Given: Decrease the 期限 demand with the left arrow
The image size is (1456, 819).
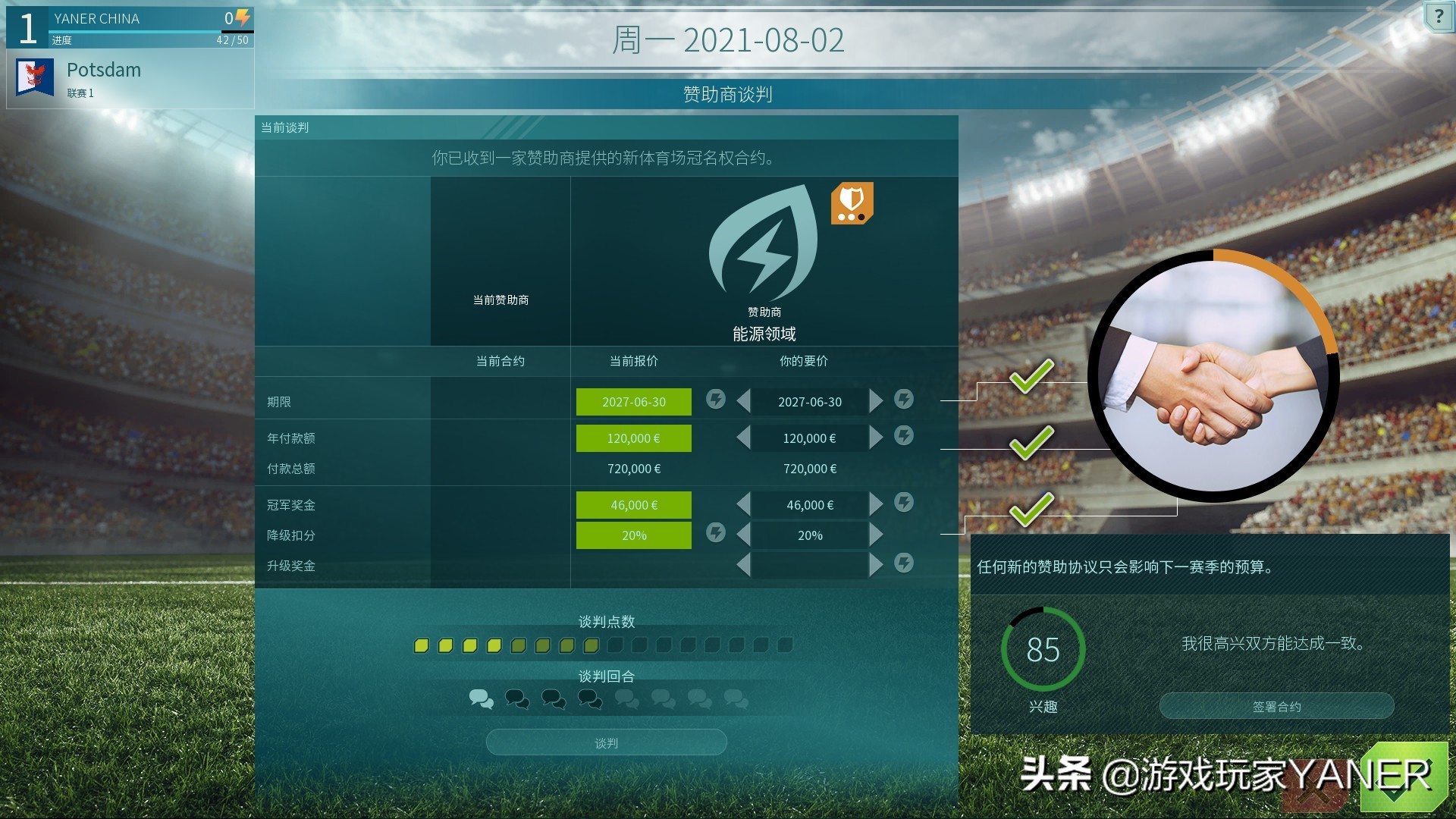Looking at the screenshot, I should (x=742, y=401).
